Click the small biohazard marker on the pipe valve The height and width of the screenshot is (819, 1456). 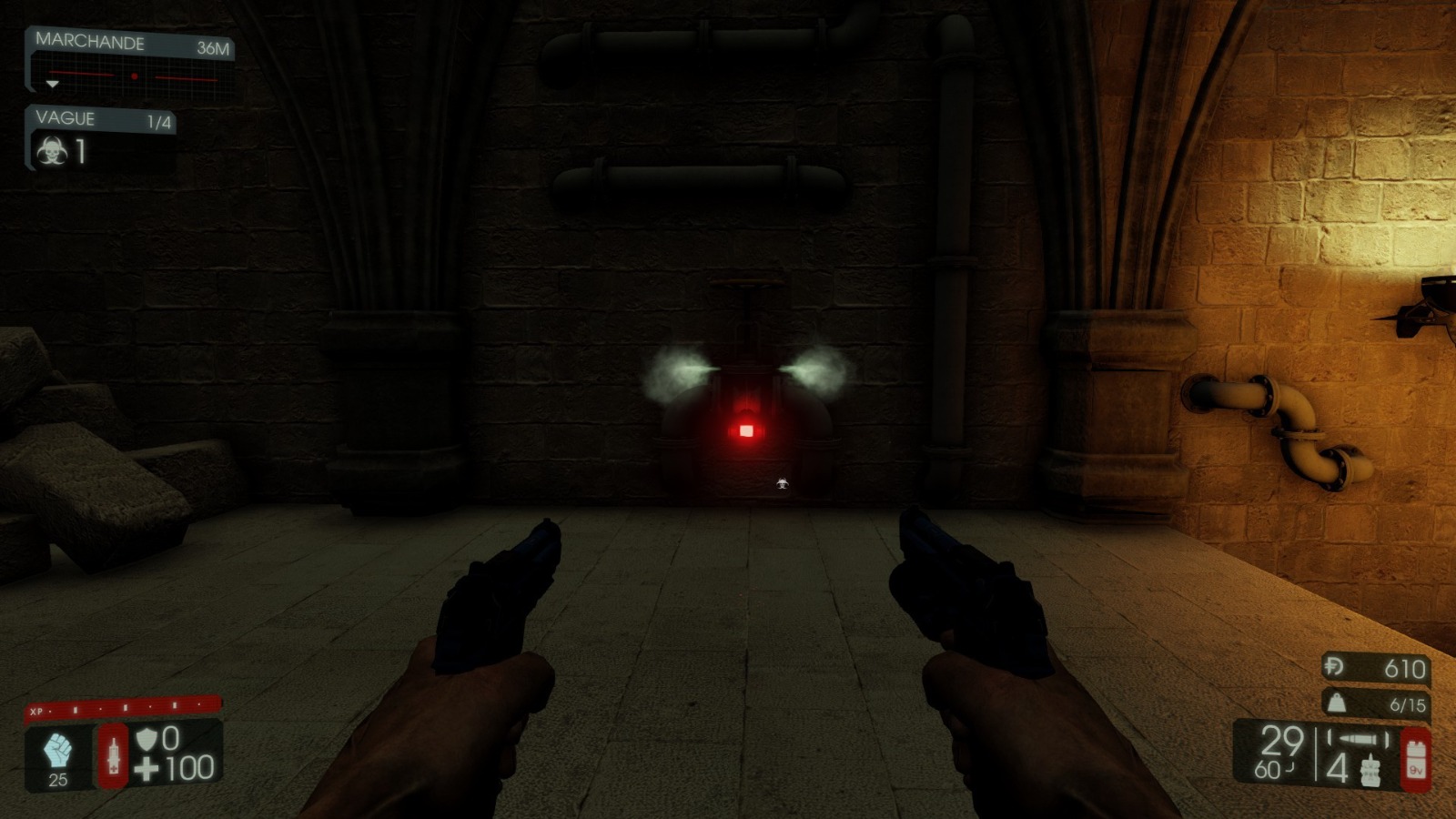[x=783, y=481]
